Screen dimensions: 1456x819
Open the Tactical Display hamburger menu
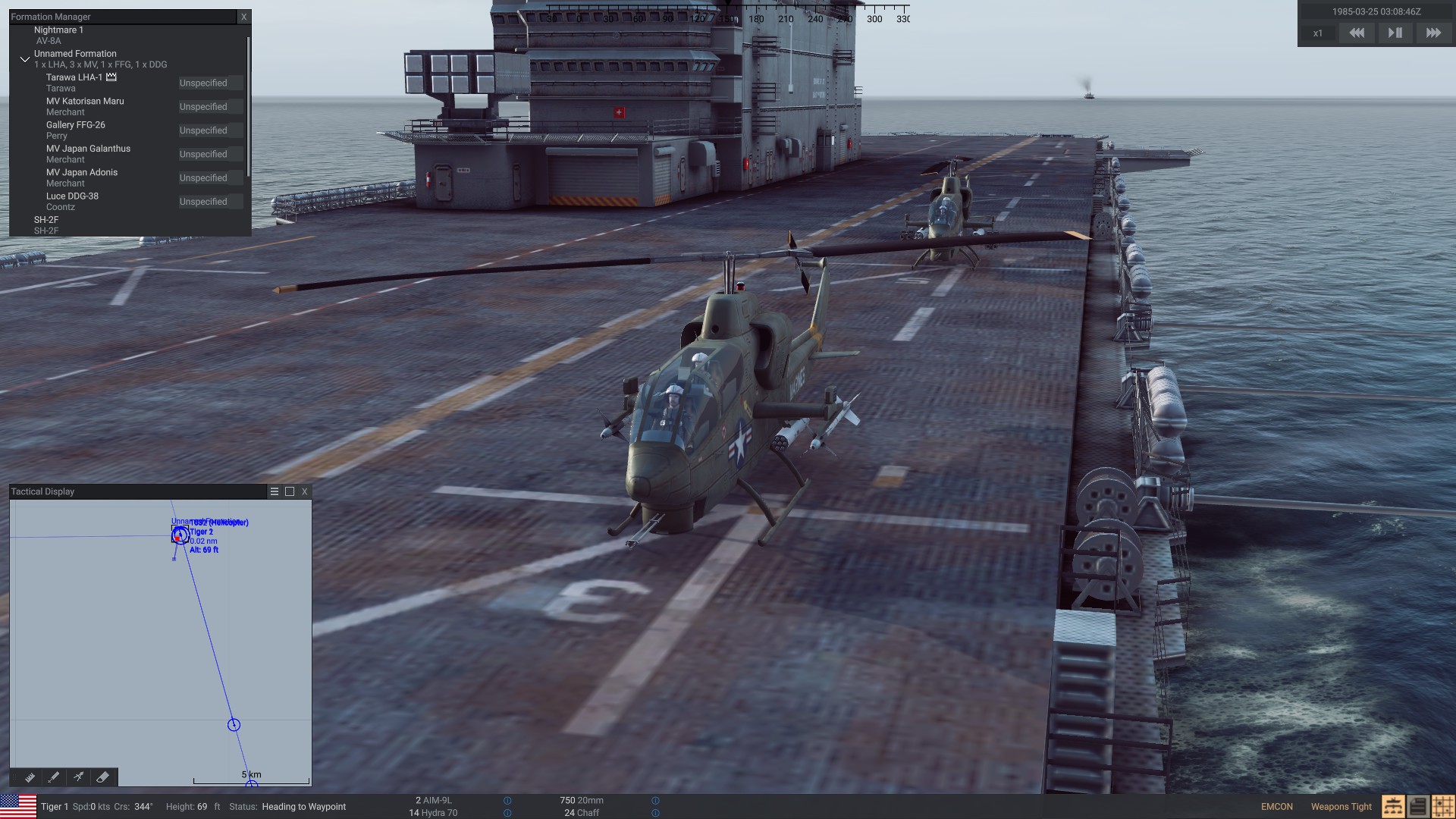[275, 491]
